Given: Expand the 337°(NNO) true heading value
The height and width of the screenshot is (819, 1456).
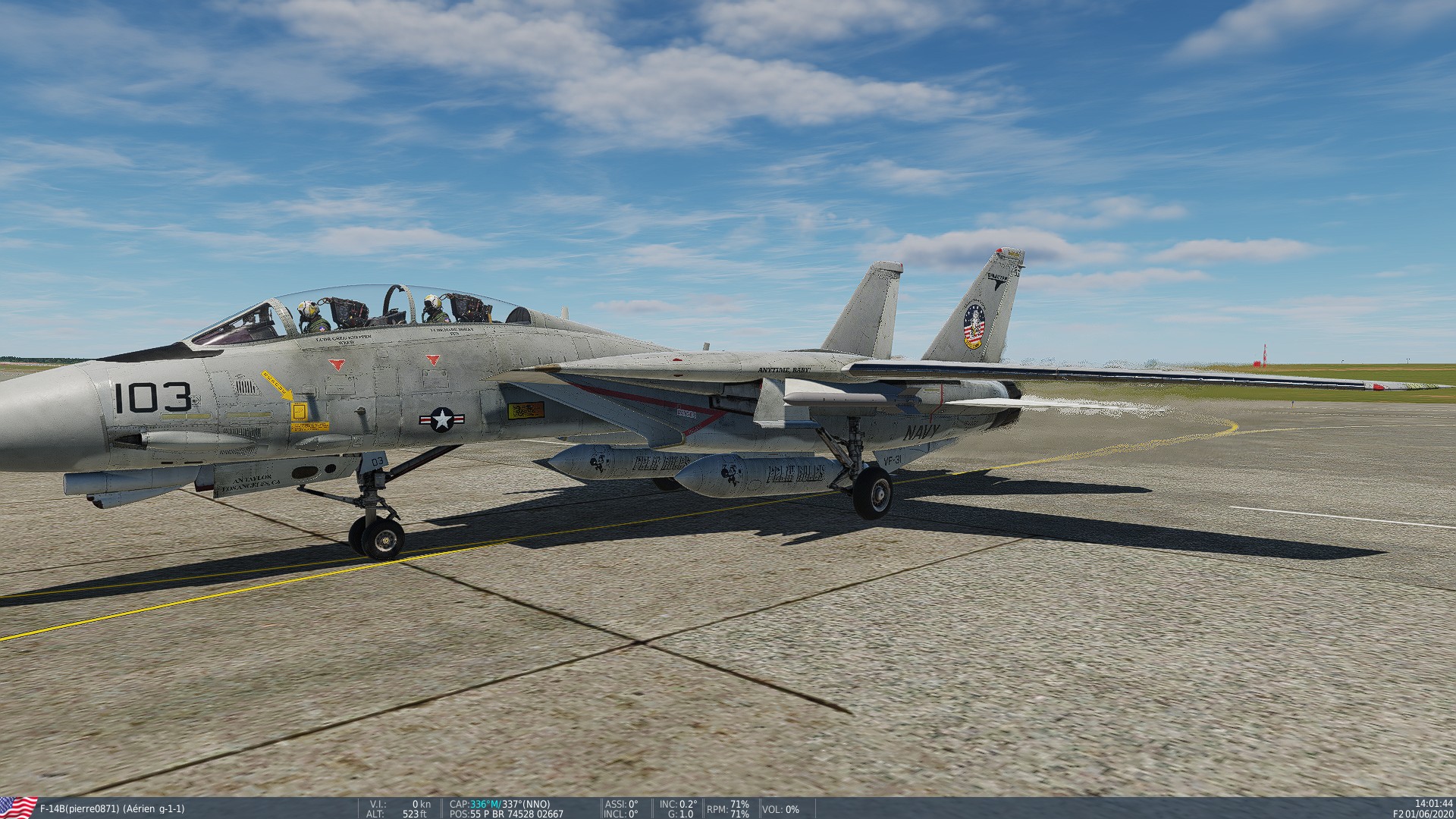Looking at the screenshot, I should (526, 802).
